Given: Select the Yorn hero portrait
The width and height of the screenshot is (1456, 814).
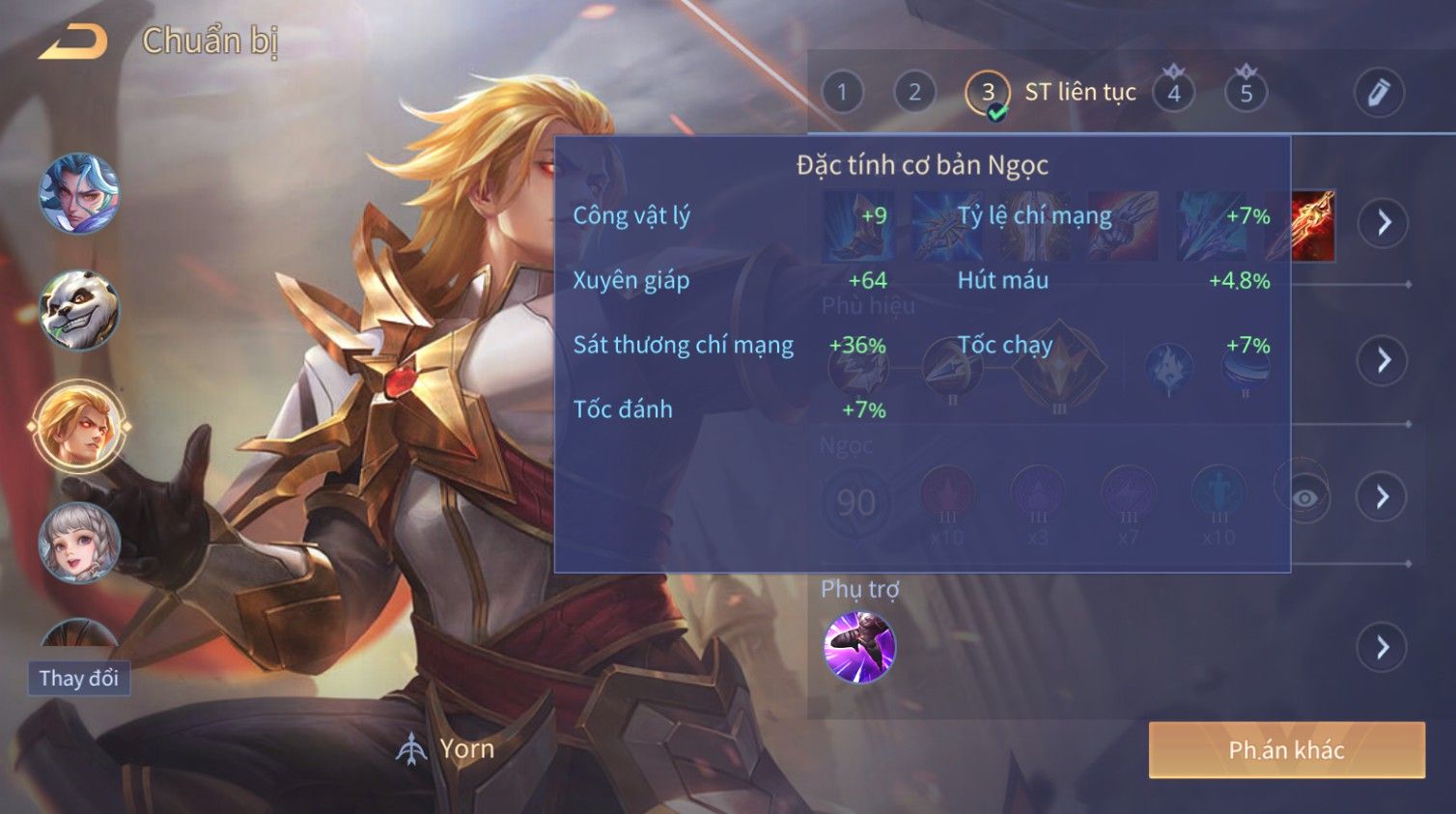Looking at the screenshot, I should [79, 426].
